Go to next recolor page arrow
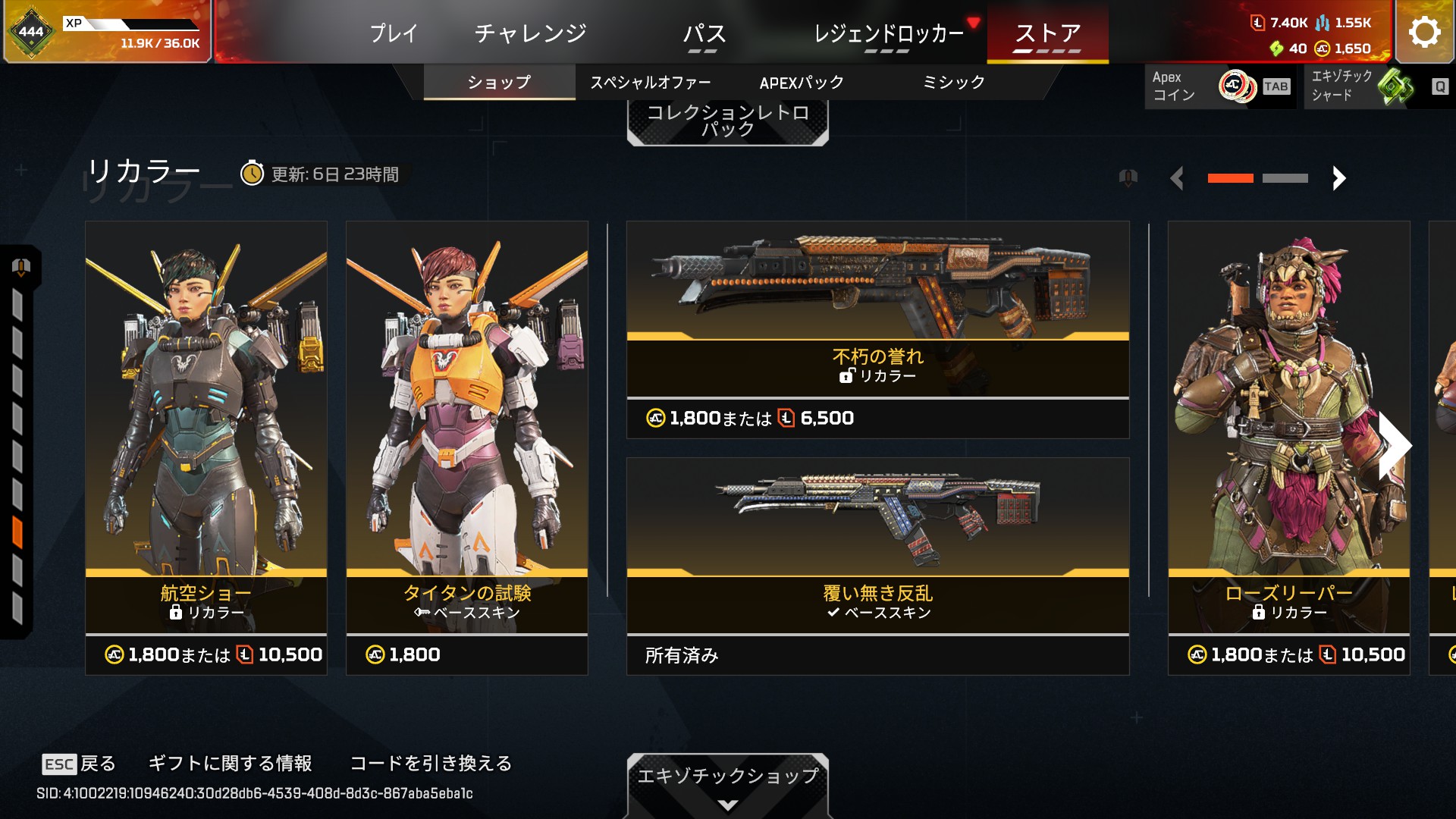This screenshot has width=1456, height=819. click(1338, 178)
